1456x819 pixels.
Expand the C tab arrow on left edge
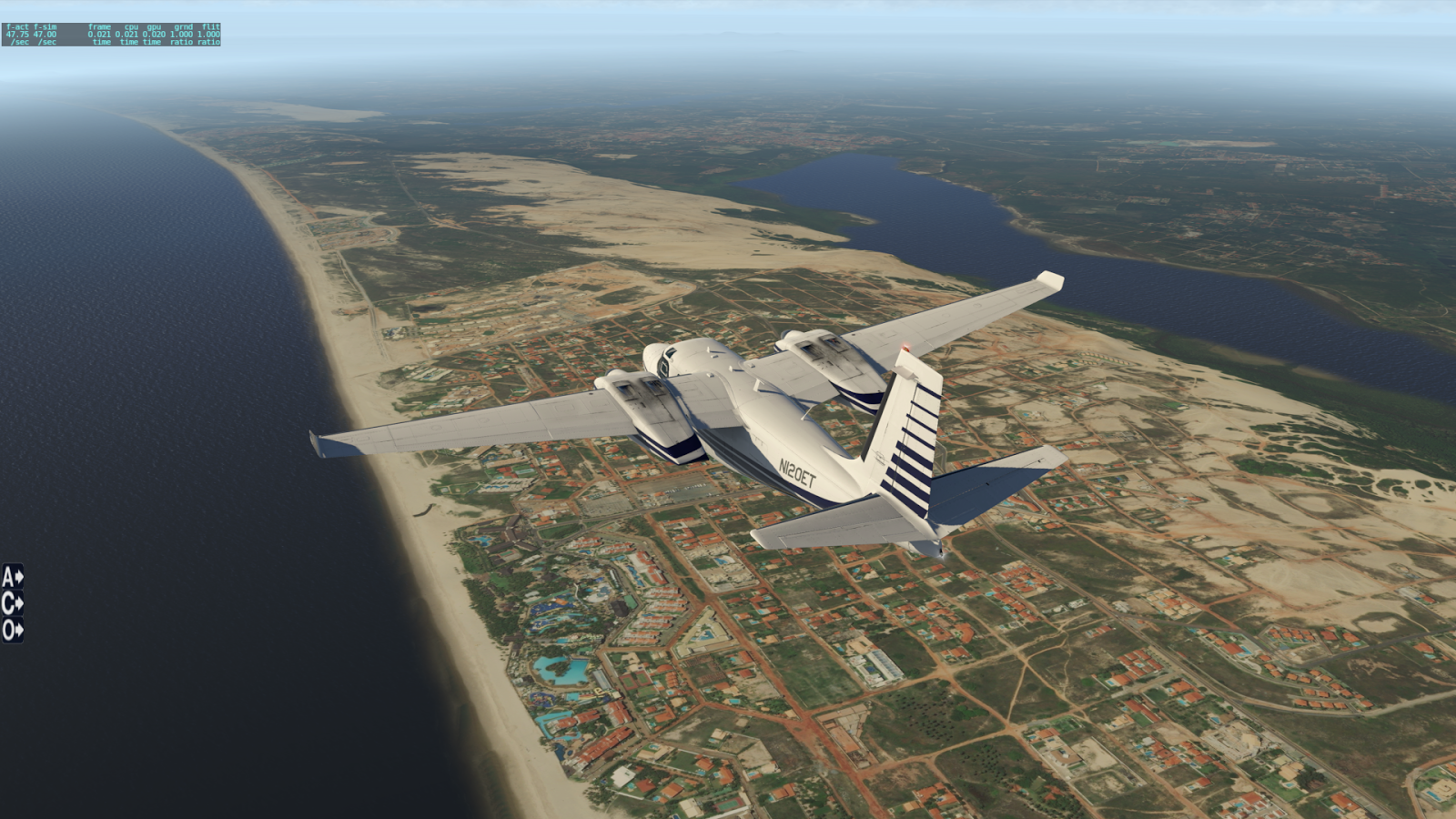point(20,602)
